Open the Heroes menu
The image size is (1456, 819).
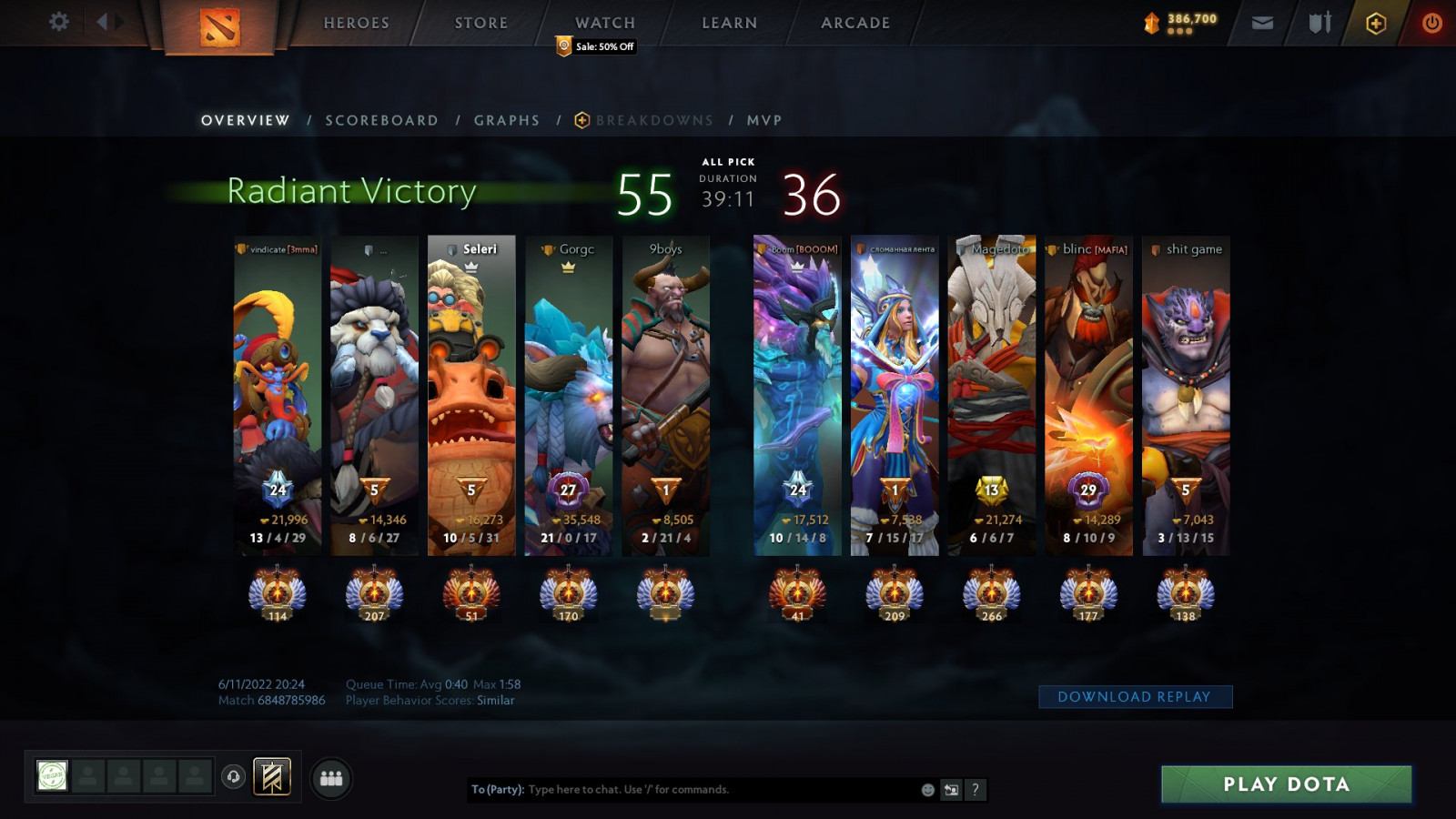coord(357,23)
